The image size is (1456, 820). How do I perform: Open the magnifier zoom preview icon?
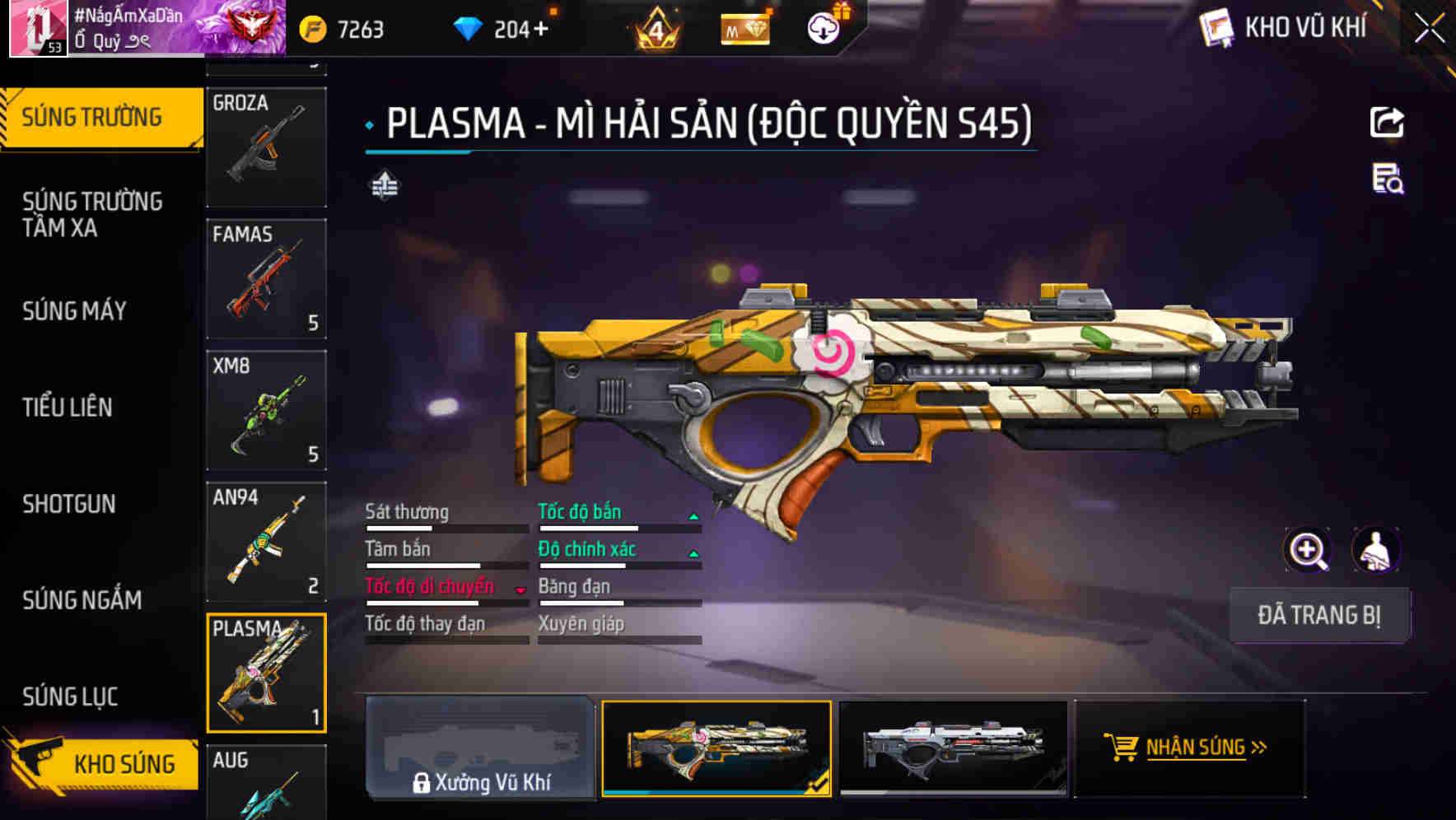pos(1308,550)
